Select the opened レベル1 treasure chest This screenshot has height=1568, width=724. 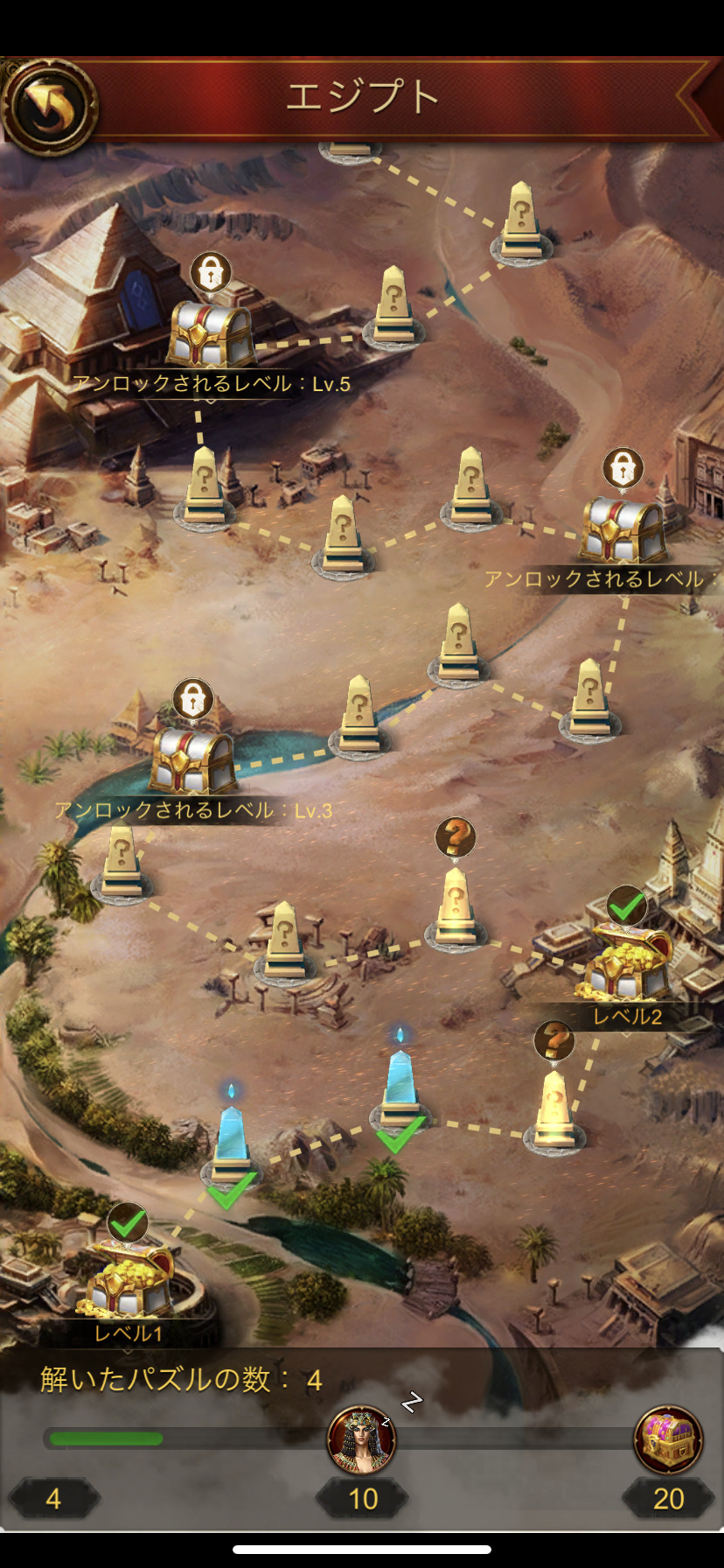(x=129, y=1278)
